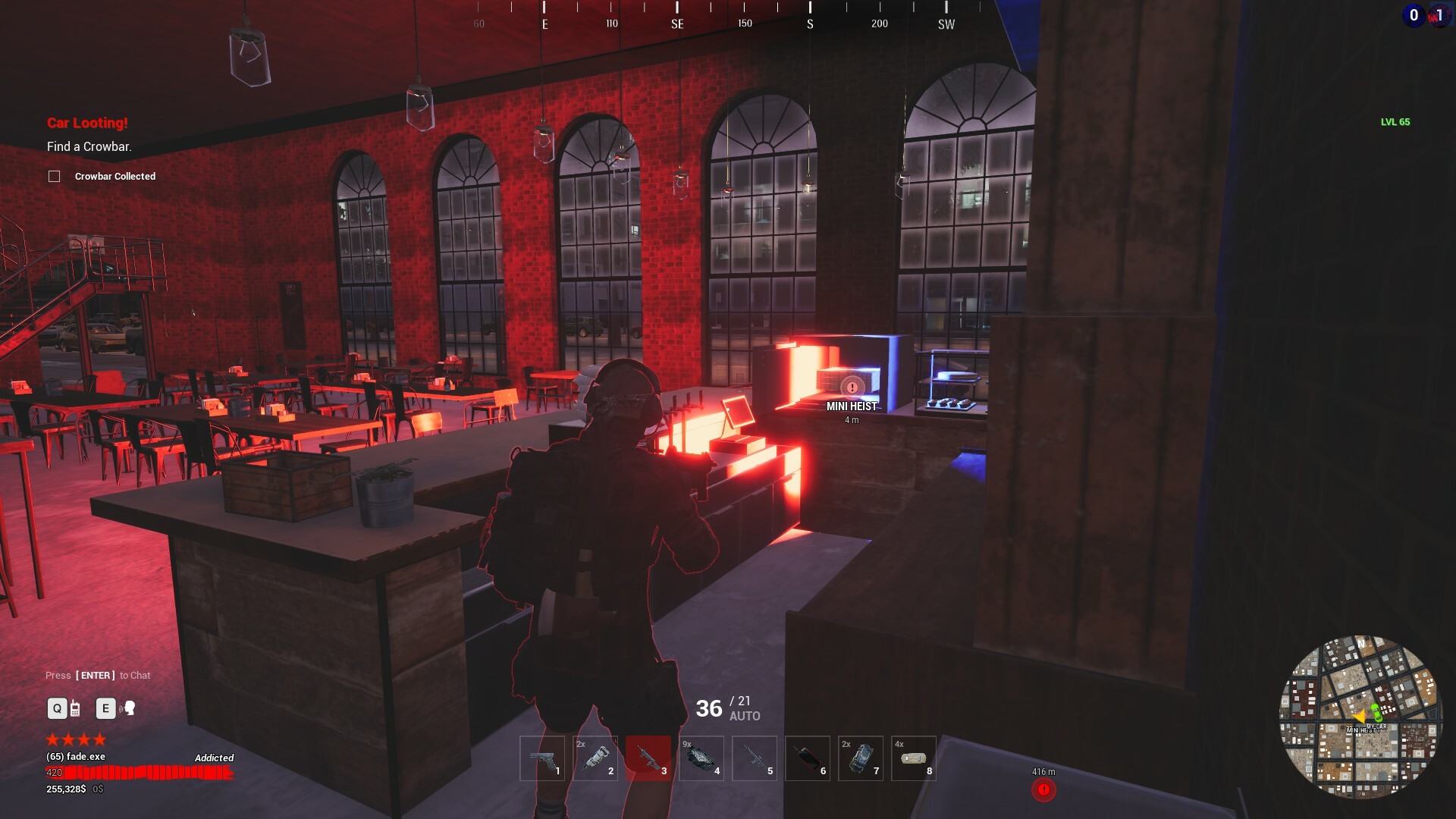Select the syringe item in slot 2
The height and width of the screenshot is (819, 1456).
[595, 758]
